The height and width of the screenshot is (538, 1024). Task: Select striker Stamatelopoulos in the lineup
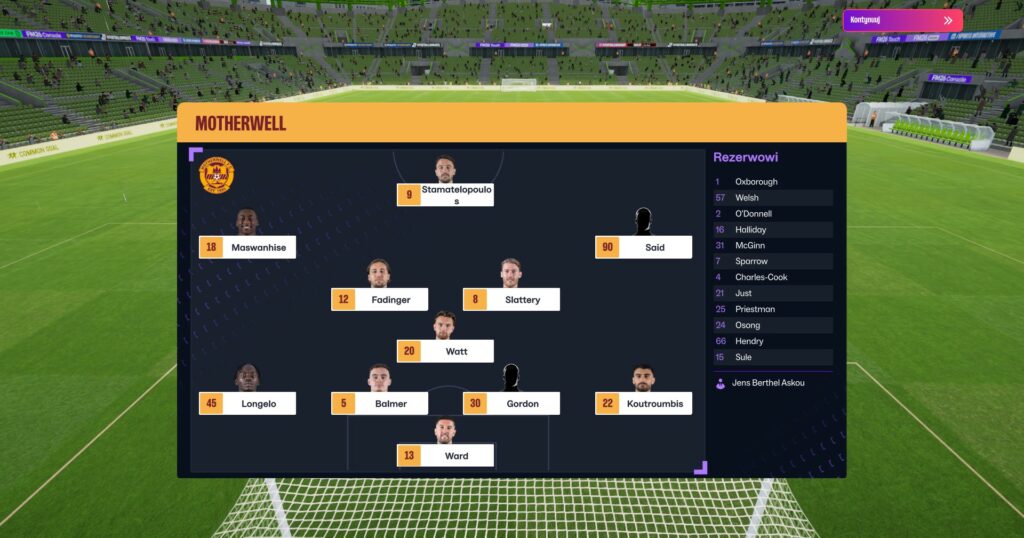point(445,194)
